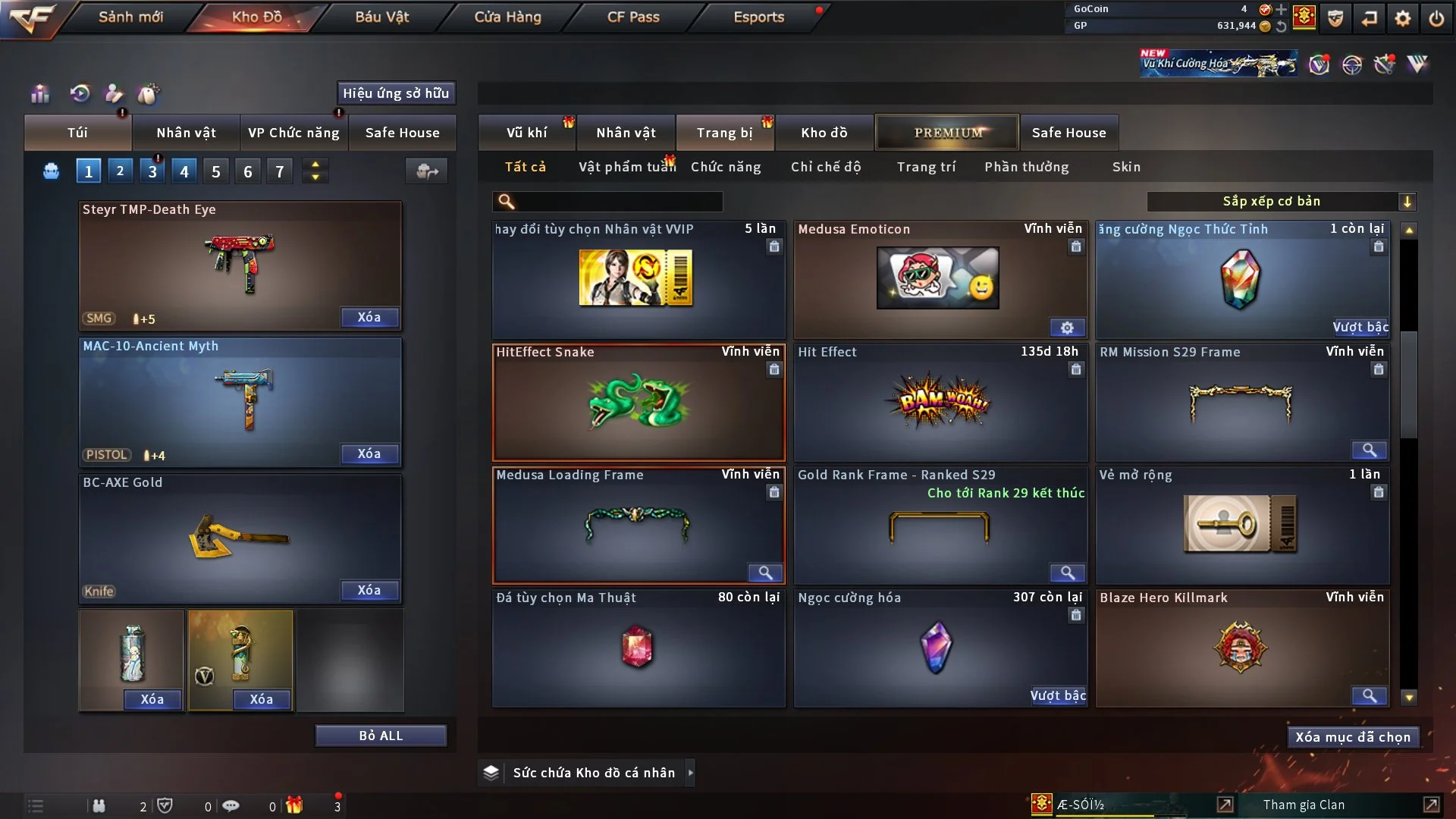Click the power exit icon
This screenshot has width=1456, height=819.
(1436, 17)
